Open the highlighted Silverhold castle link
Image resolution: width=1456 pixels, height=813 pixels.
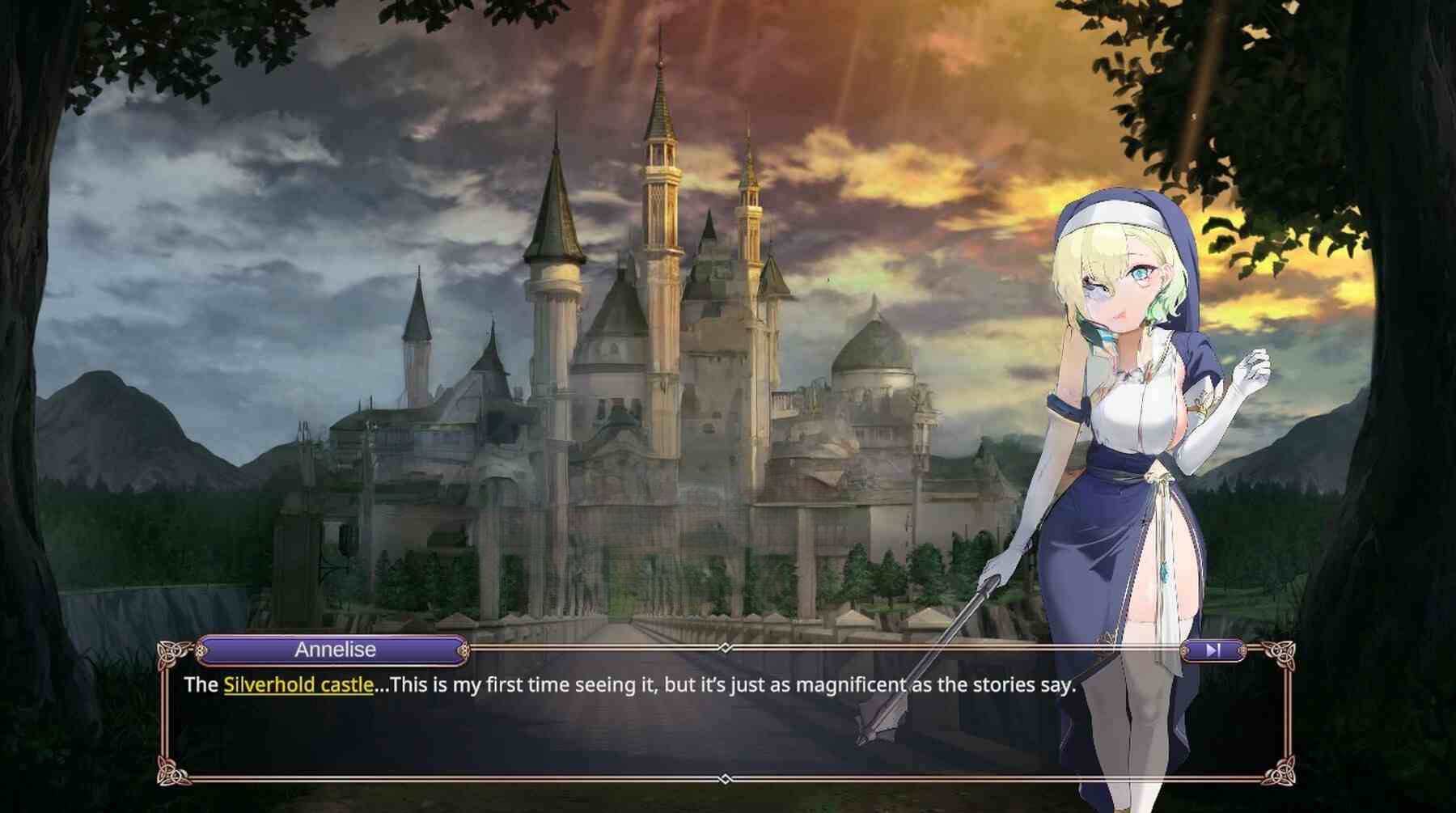tap(298, 685)
